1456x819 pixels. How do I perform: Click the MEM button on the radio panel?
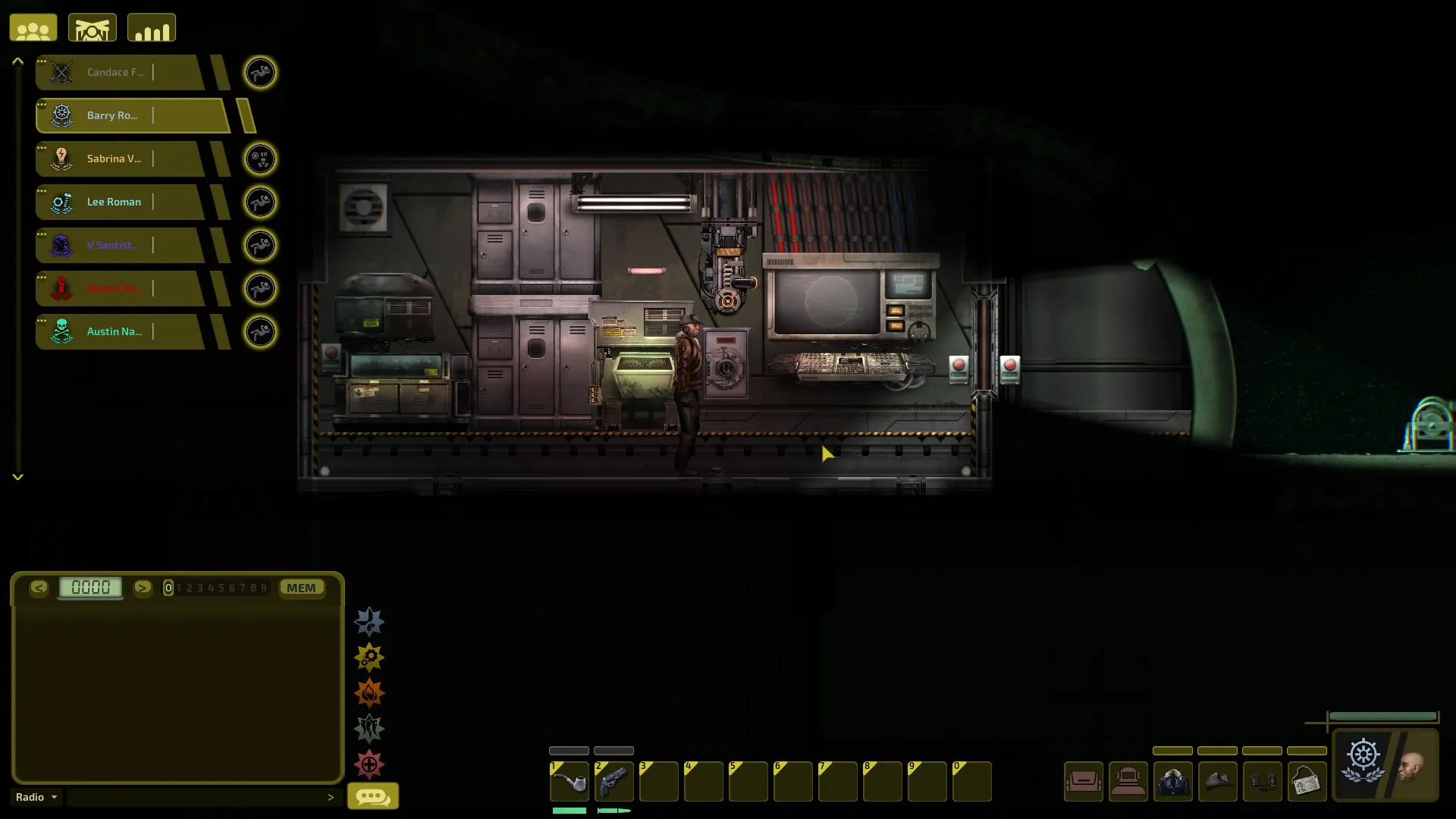pos(301,588)
